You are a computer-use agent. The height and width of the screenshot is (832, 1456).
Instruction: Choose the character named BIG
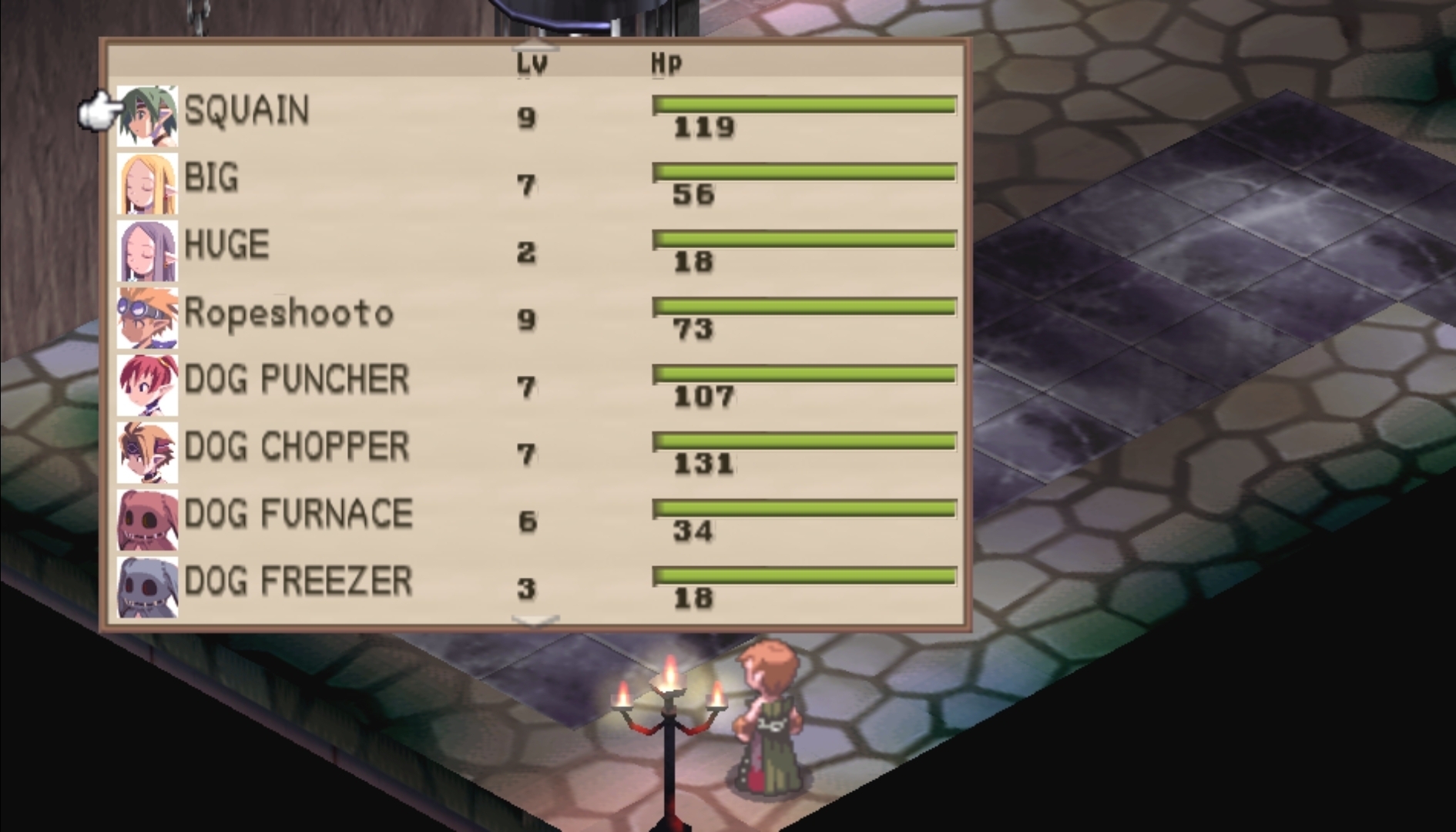[212, 178]
